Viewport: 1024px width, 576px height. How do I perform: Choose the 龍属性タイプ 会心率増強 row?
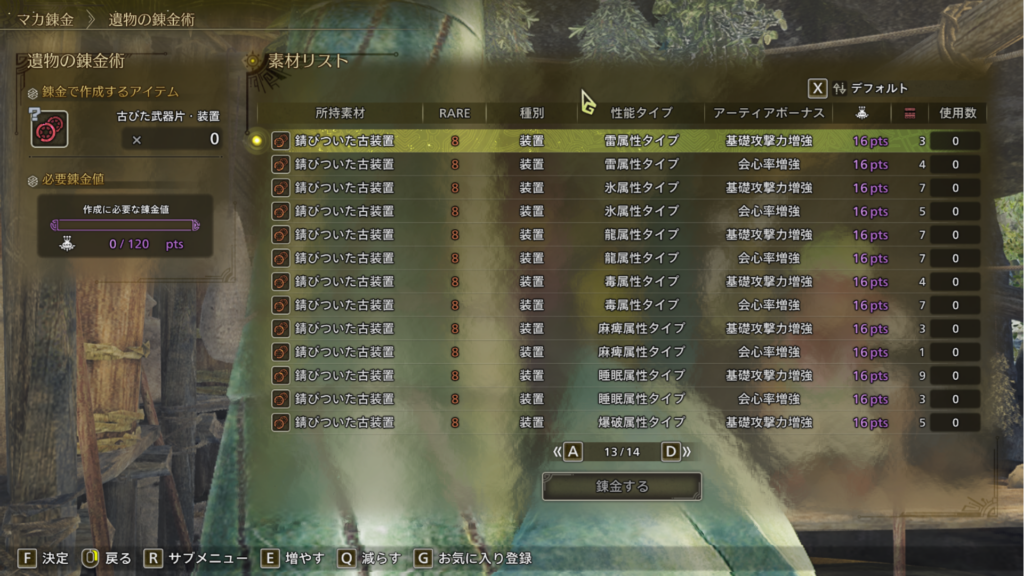(x=620, y=258)
